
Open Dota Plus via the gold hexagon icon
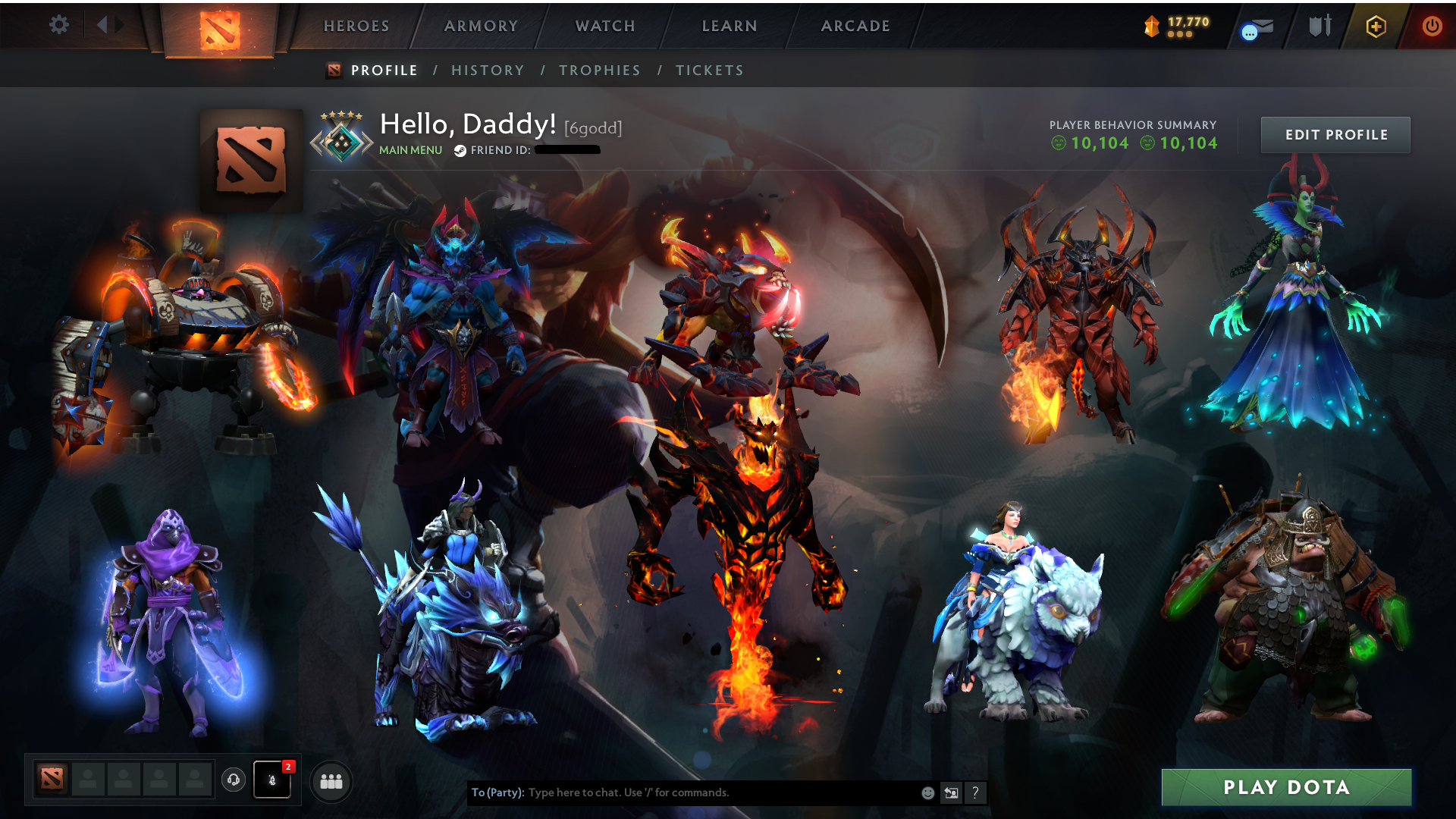click(1378, 26)
